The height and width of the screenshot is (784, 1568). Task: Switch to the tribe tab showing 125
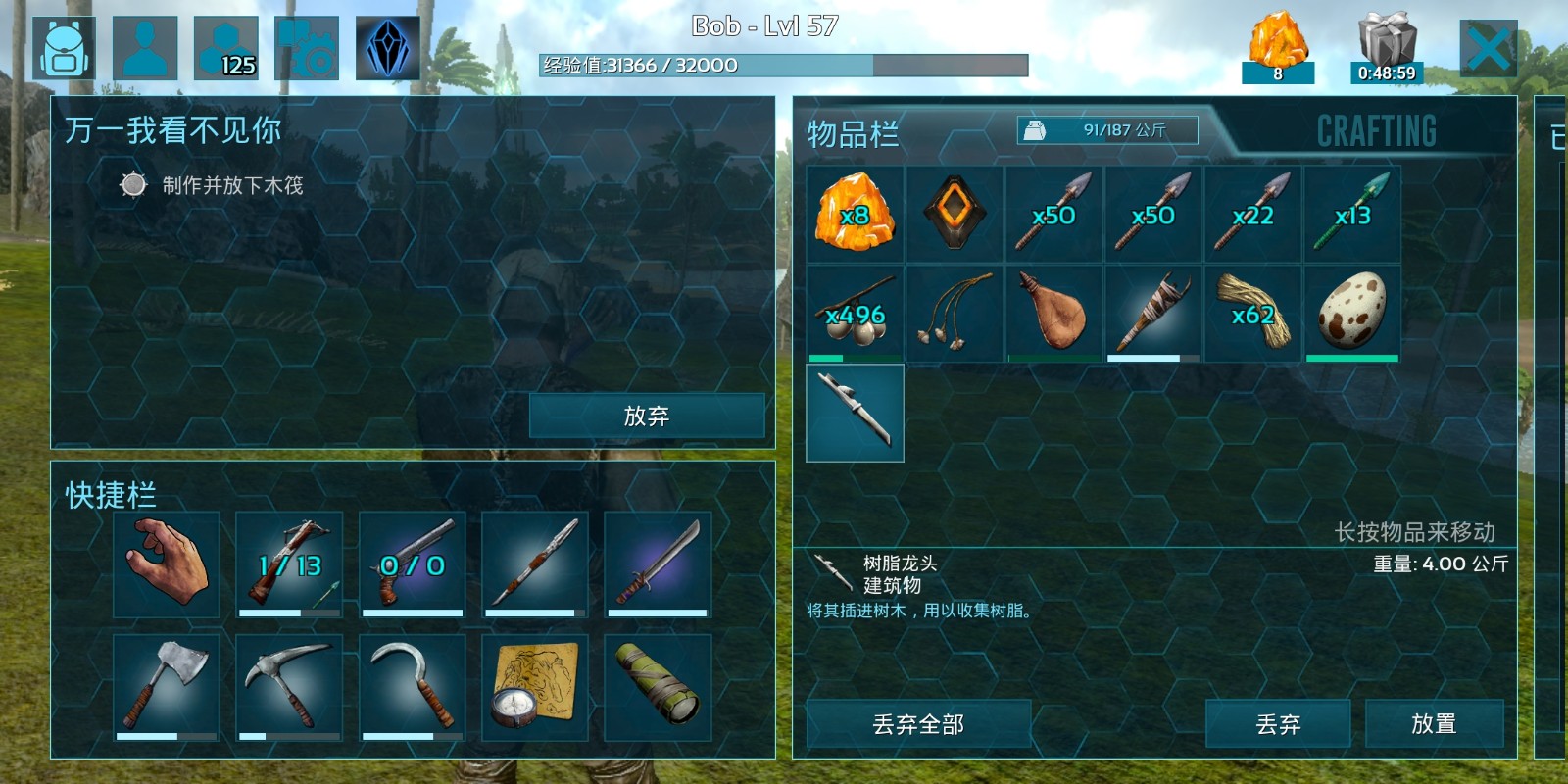226,48
